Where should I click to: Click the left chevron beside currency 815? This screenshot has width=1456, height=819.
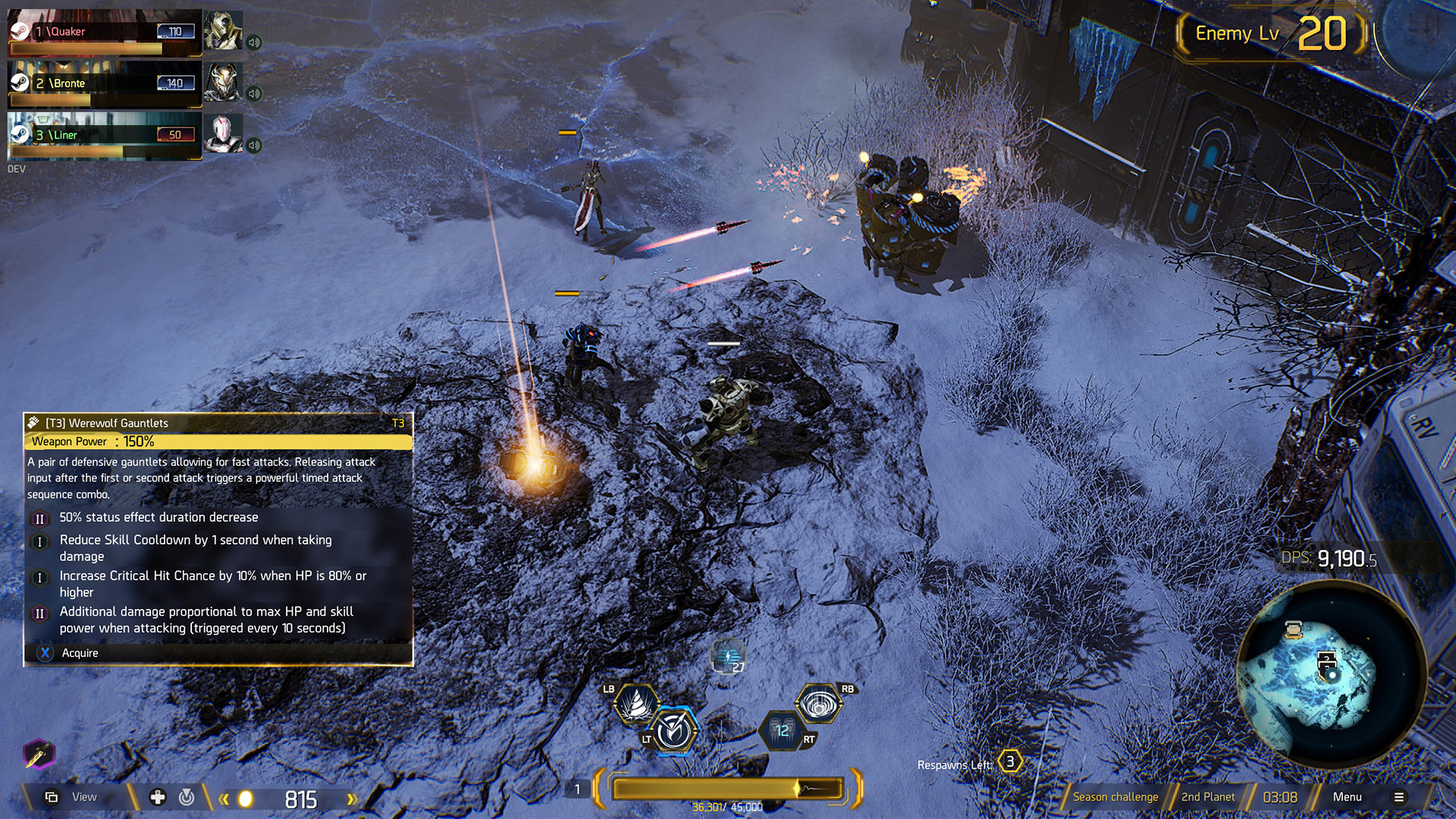(223, 797)
